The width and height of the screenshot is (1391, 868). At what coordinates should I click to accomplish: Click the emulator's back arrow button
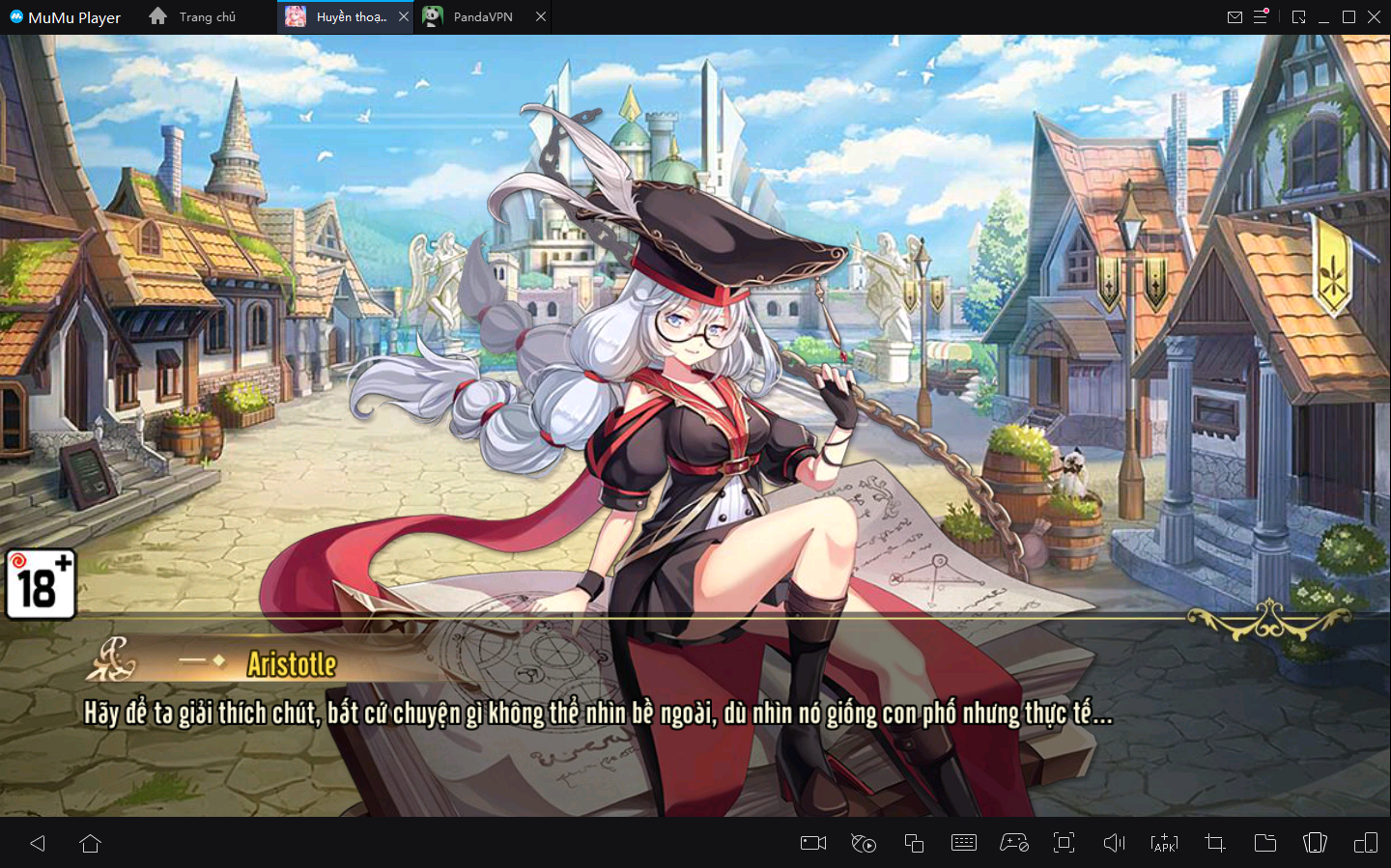pos(38,843)
